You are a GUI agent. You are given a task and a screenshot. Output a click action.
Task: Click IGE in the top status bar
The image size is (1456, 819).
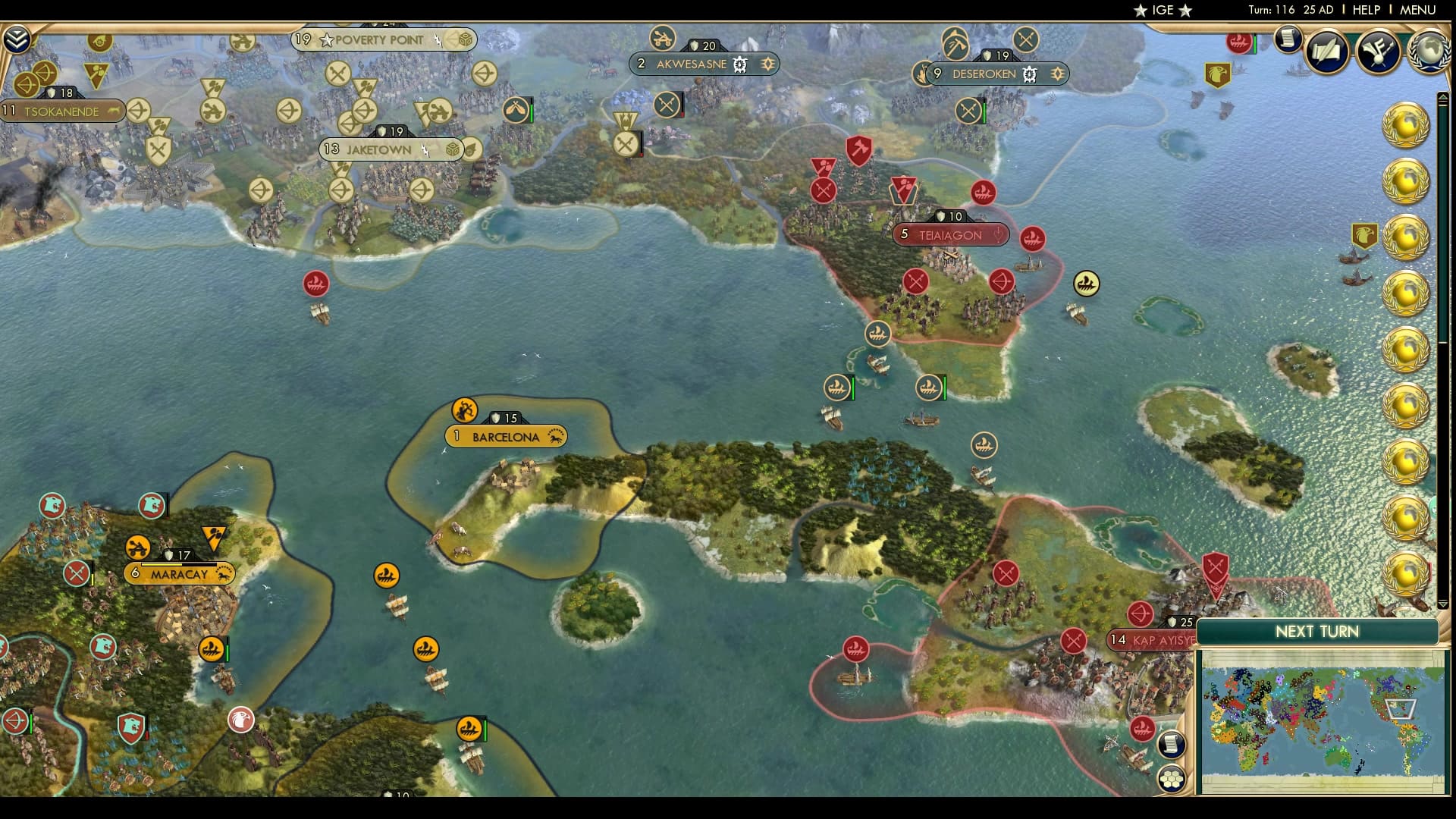point(1163,10)
